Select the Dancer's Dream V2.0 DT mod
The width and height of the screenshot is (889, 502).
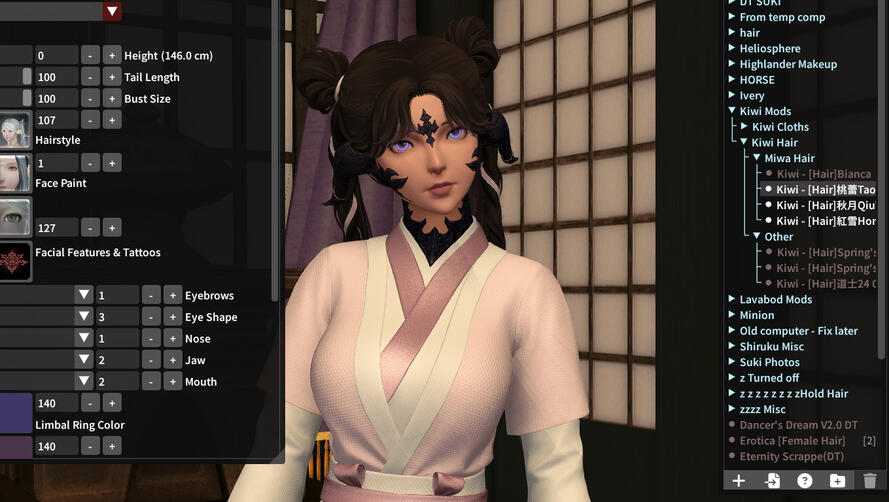pos(791,425)
